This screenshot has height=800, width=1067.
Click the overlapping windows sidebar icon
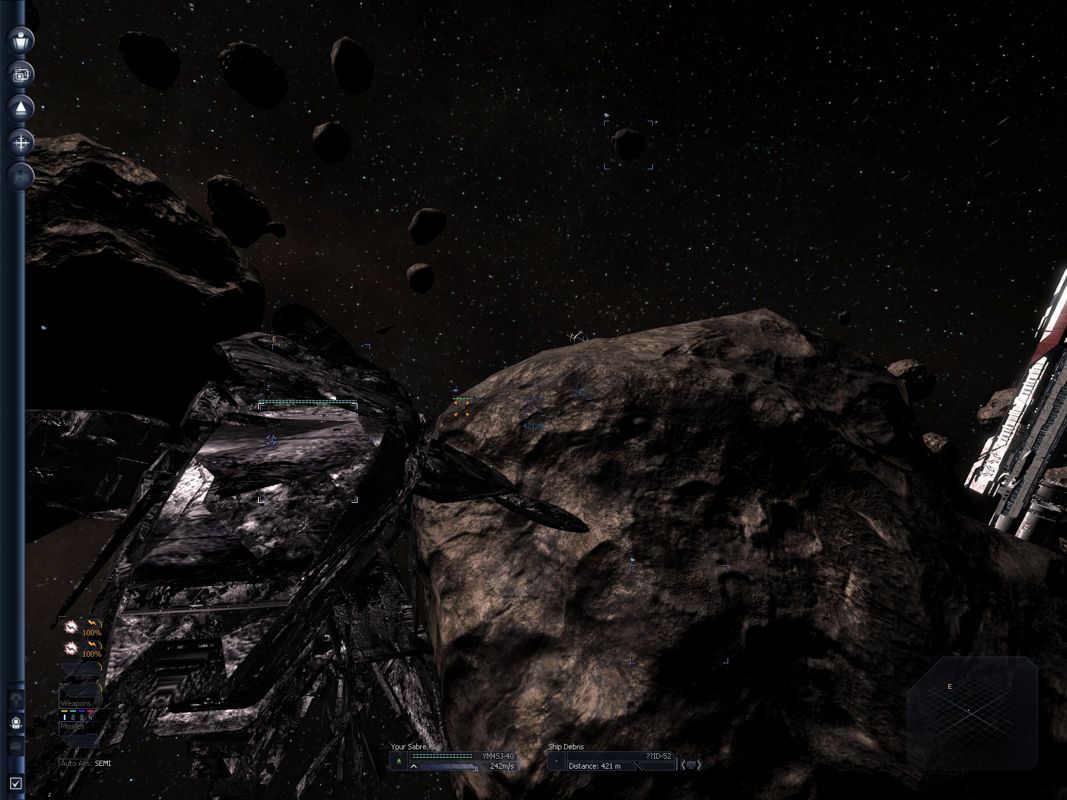tap(21, 74)
